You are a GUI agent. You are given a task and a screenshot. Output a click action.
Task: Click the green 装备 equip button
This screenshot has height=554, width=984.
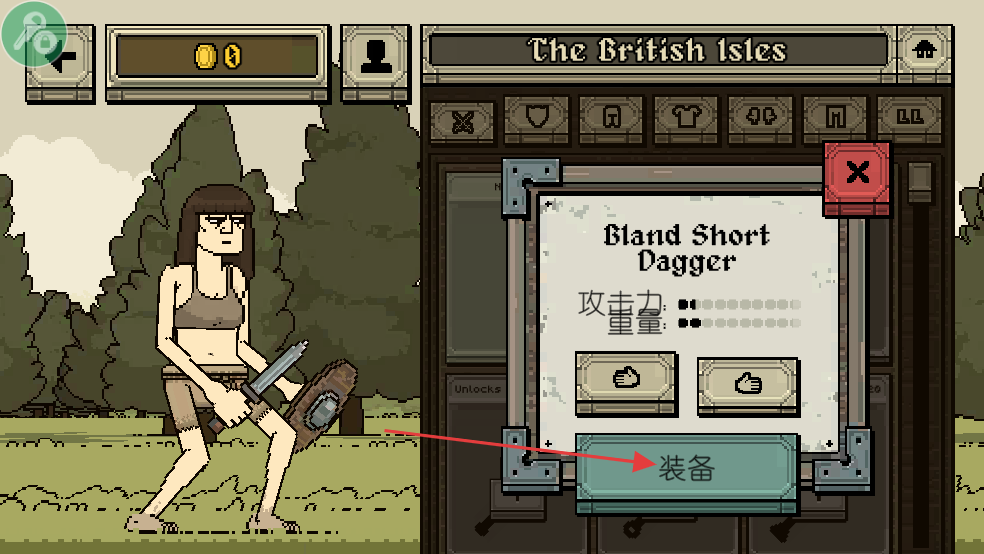(x=686, y=468)
